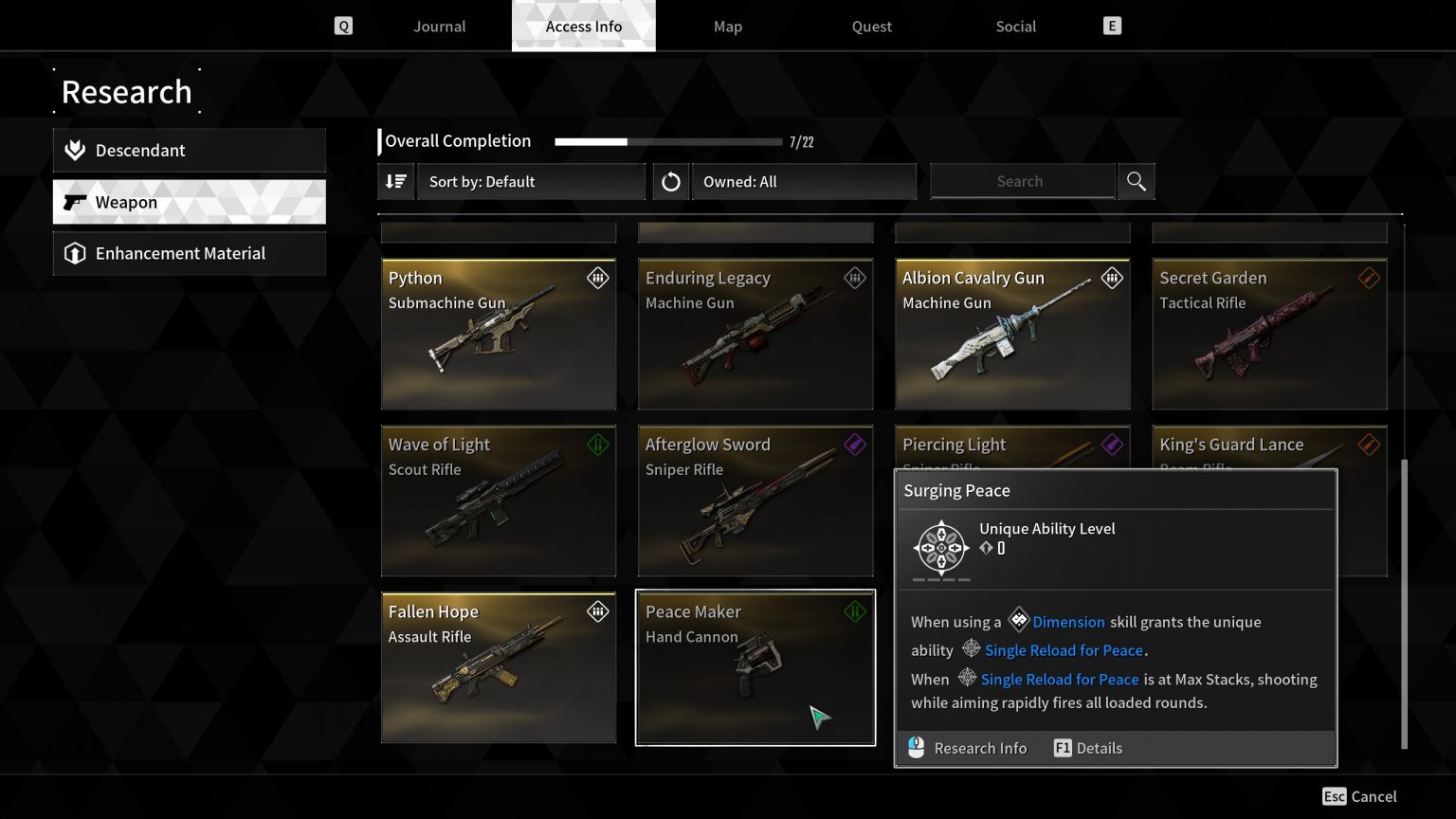Click the Research Info button
Image resolution: width=1456 pixels, height=819 pixels.
[980, 748]
